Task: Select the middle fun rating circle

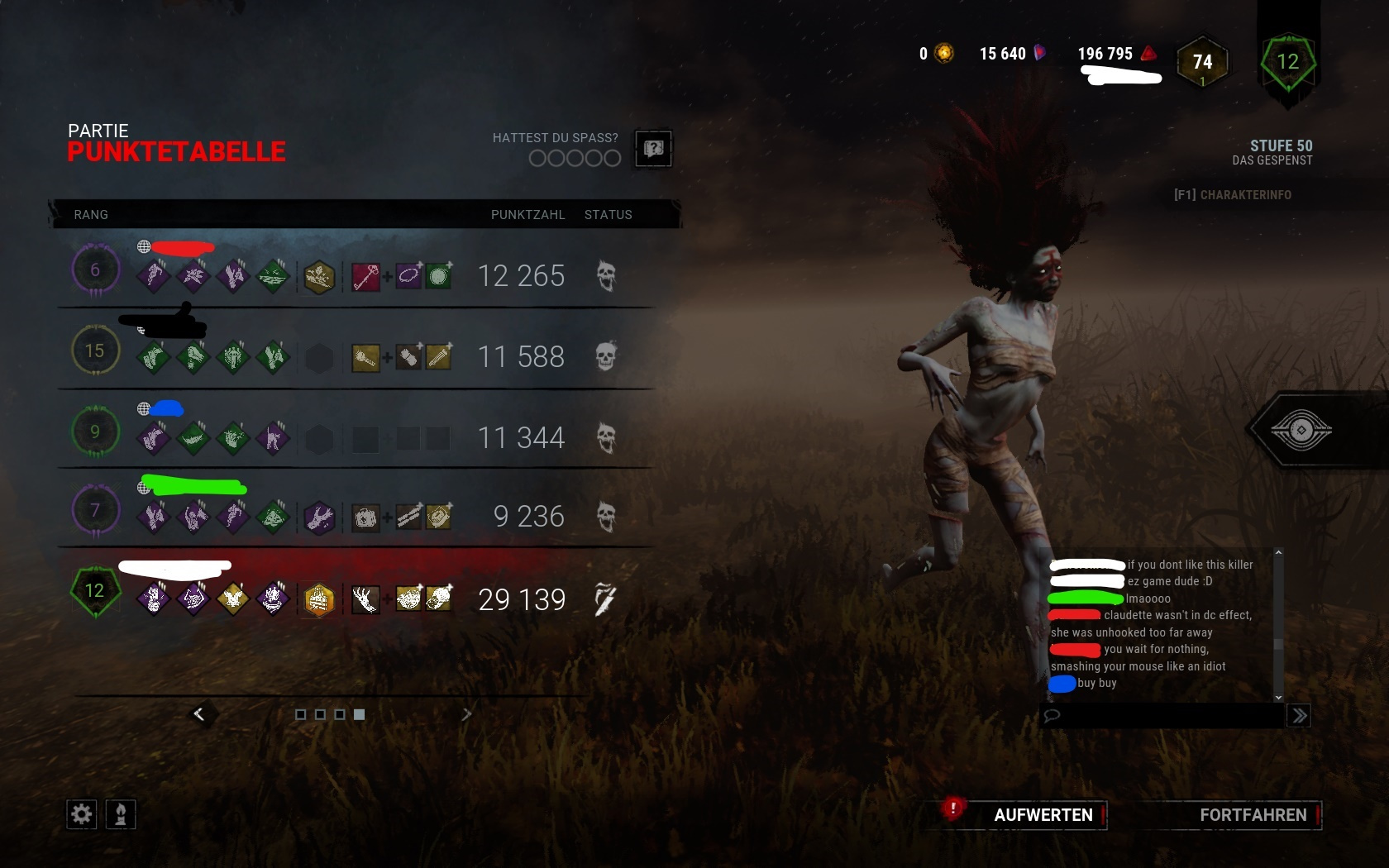Action: (x=574, y=158)
